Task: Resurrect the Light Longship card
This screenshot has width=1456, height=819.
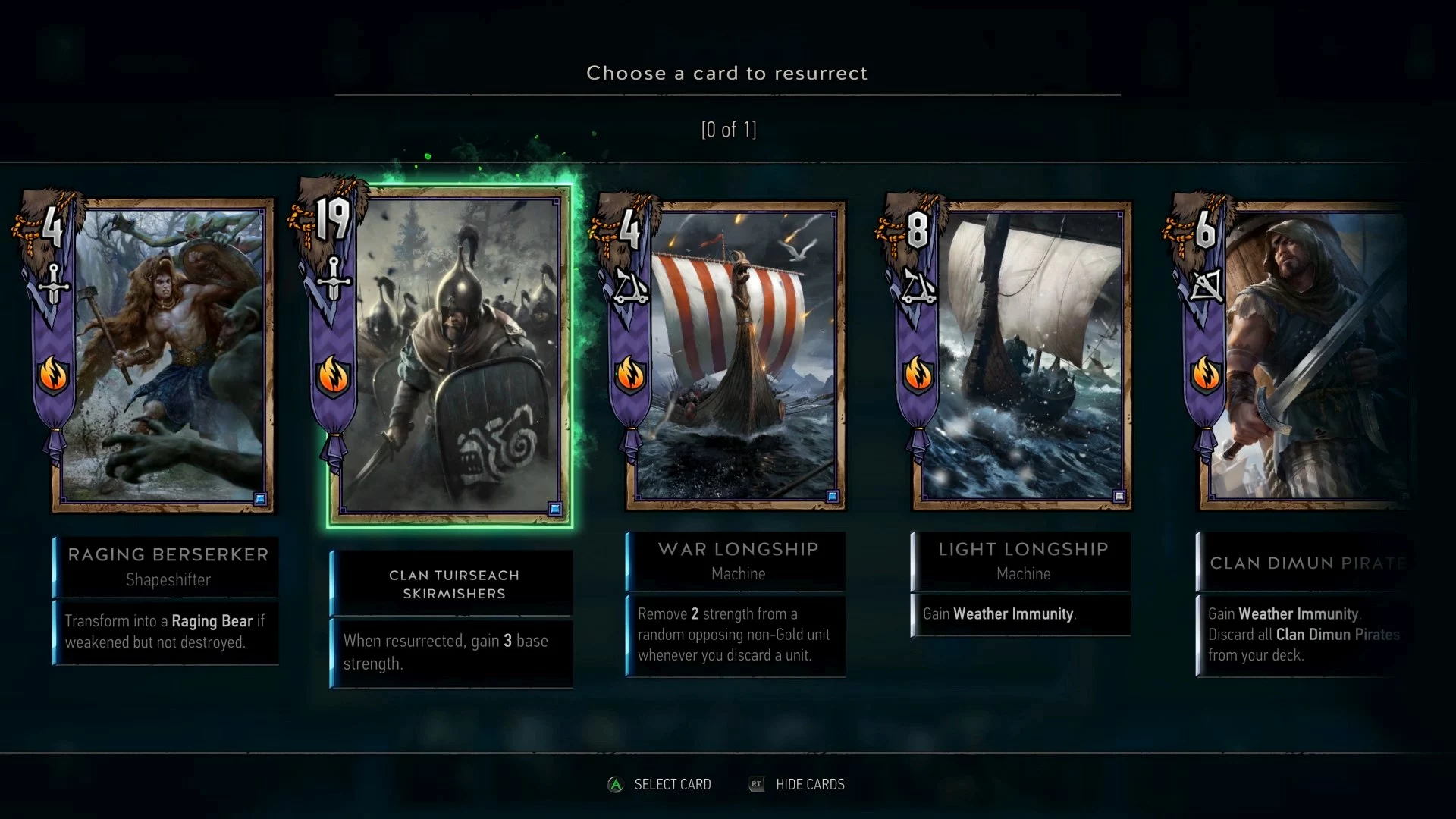Action: coord(1021,355)
